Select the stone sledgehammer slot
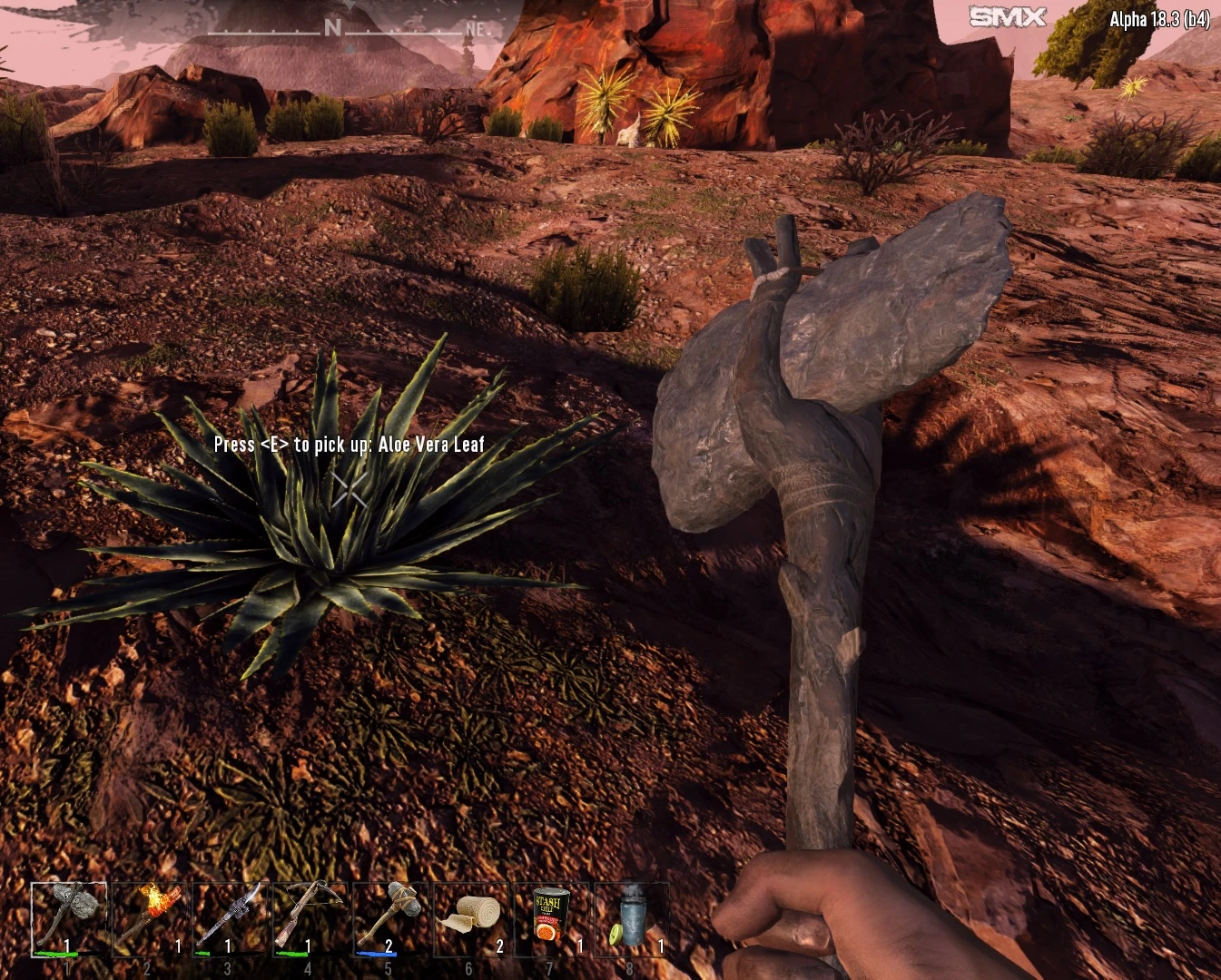This screenshot has height=980, width=1221. point(389,919)
